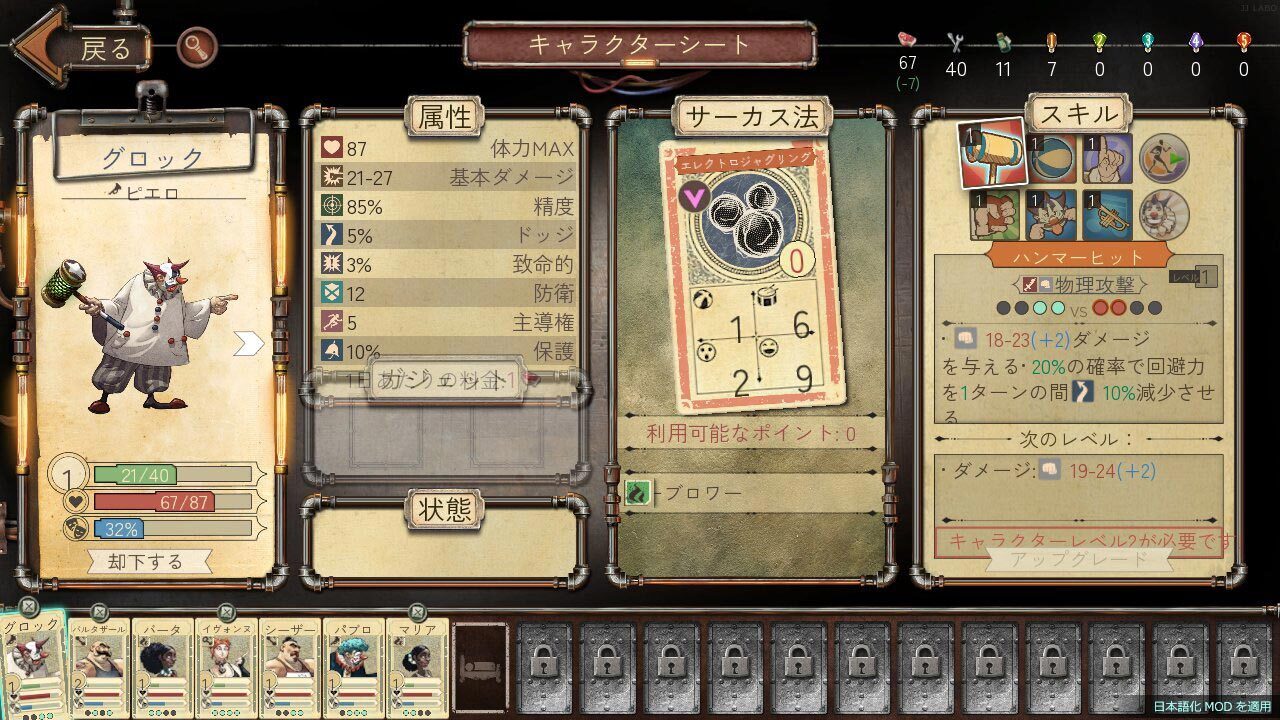Choose the trumpet skill icon

click(x=1107, y=213)
